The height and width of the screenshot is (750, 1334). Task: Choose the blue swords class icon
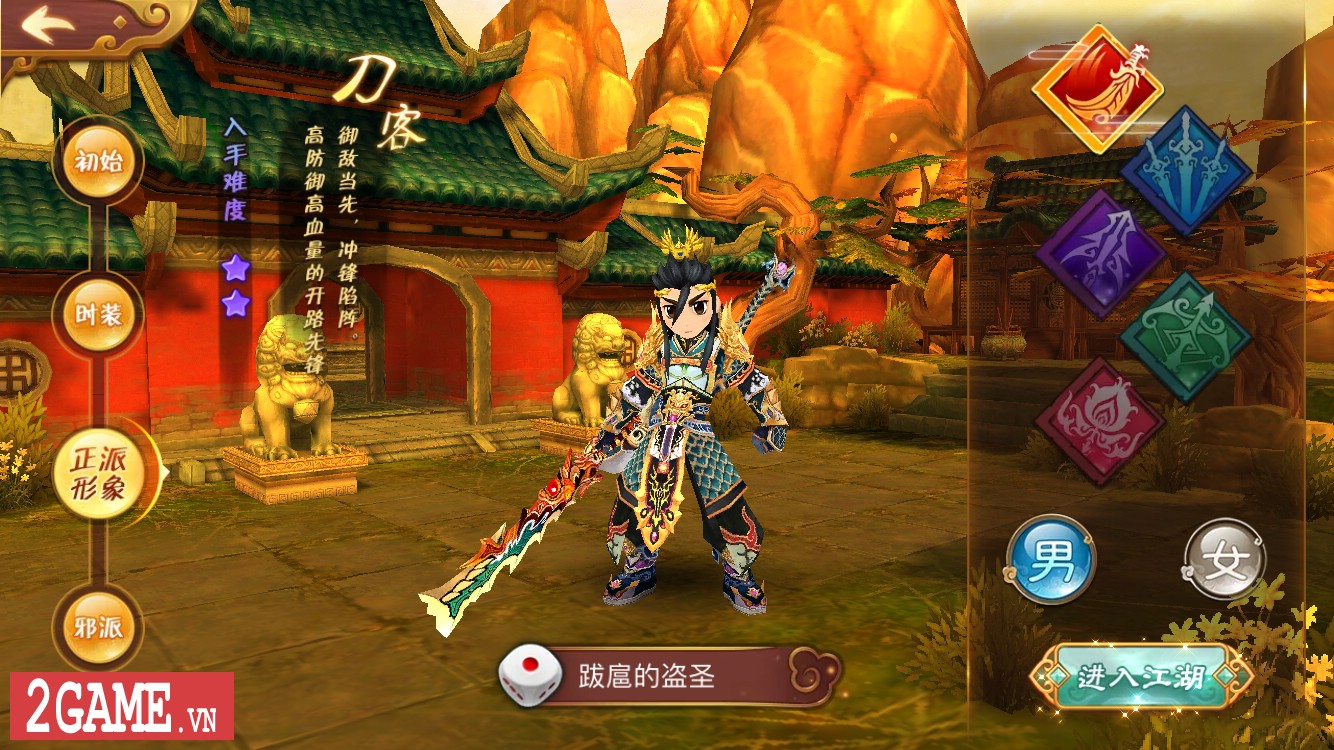(1185, 170)
